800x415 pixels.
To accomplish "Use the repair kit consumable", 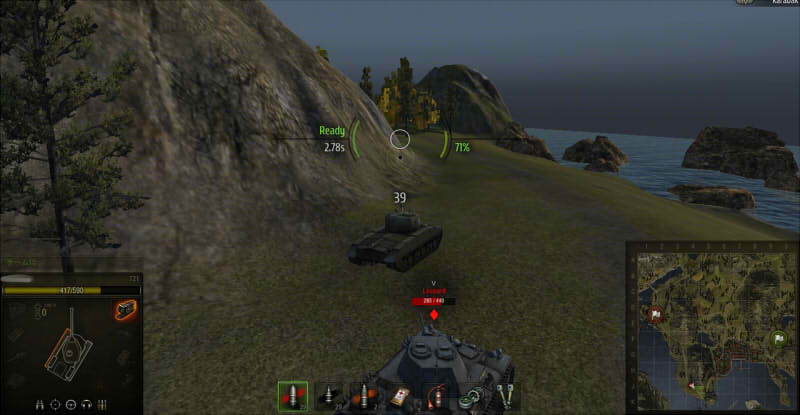I will [x=506, y=397].
